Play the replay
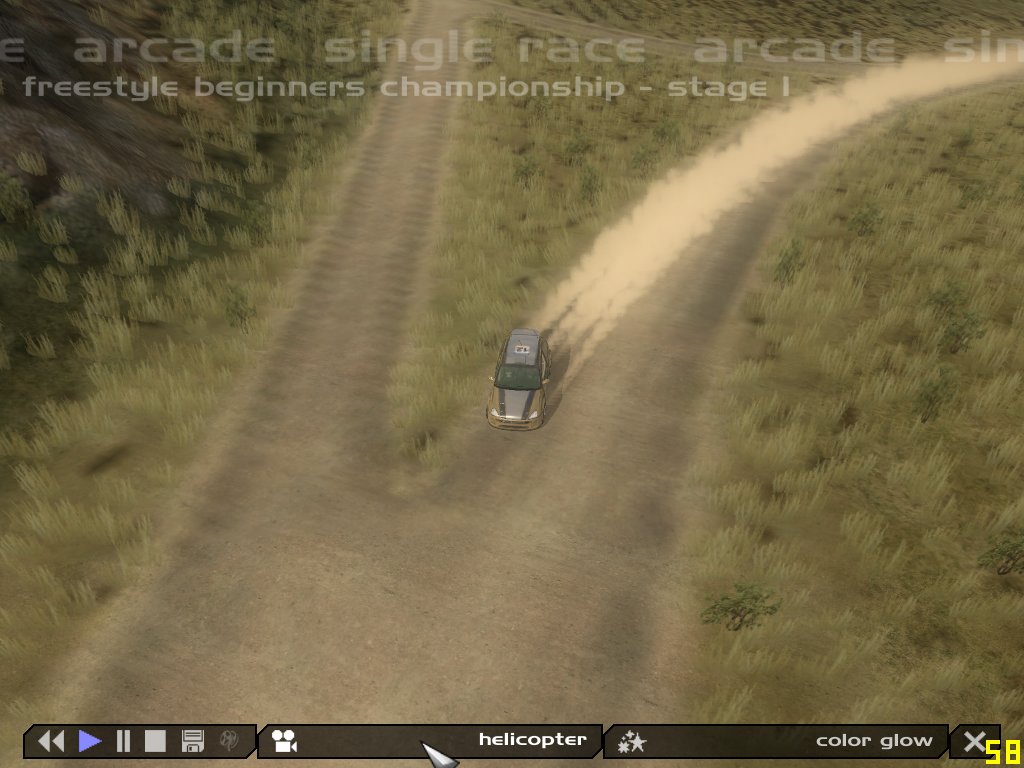Viewport: 1024px width, 768px height. 90,741
